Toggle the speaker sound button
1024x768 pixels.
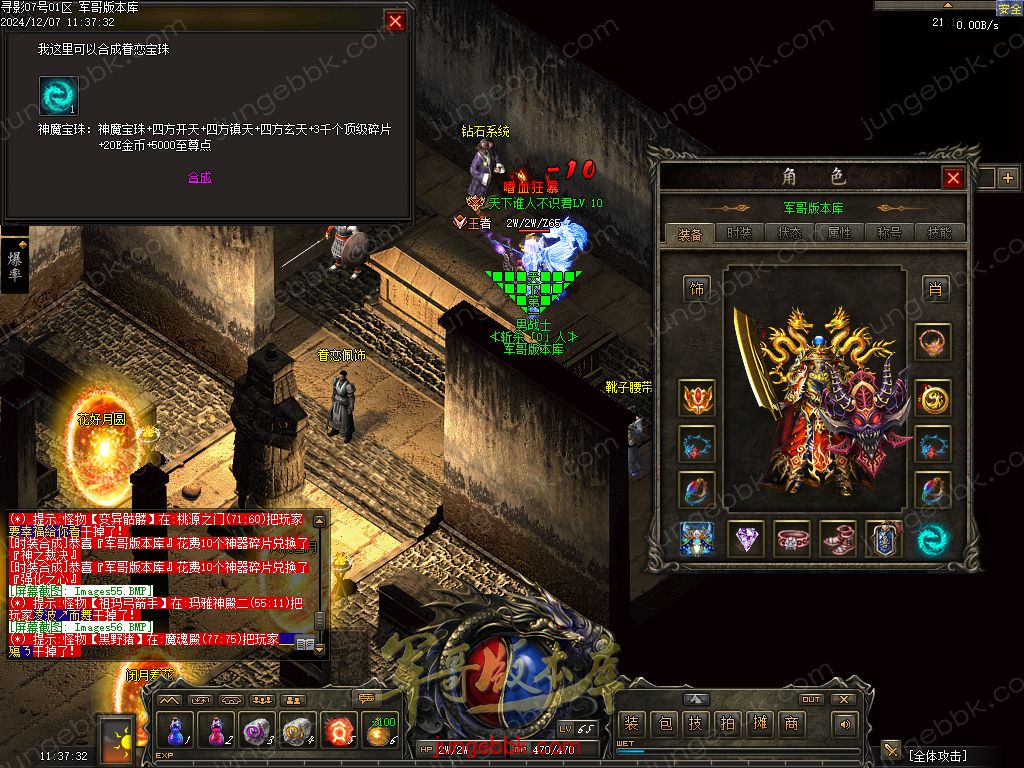[x=846, y=724]
